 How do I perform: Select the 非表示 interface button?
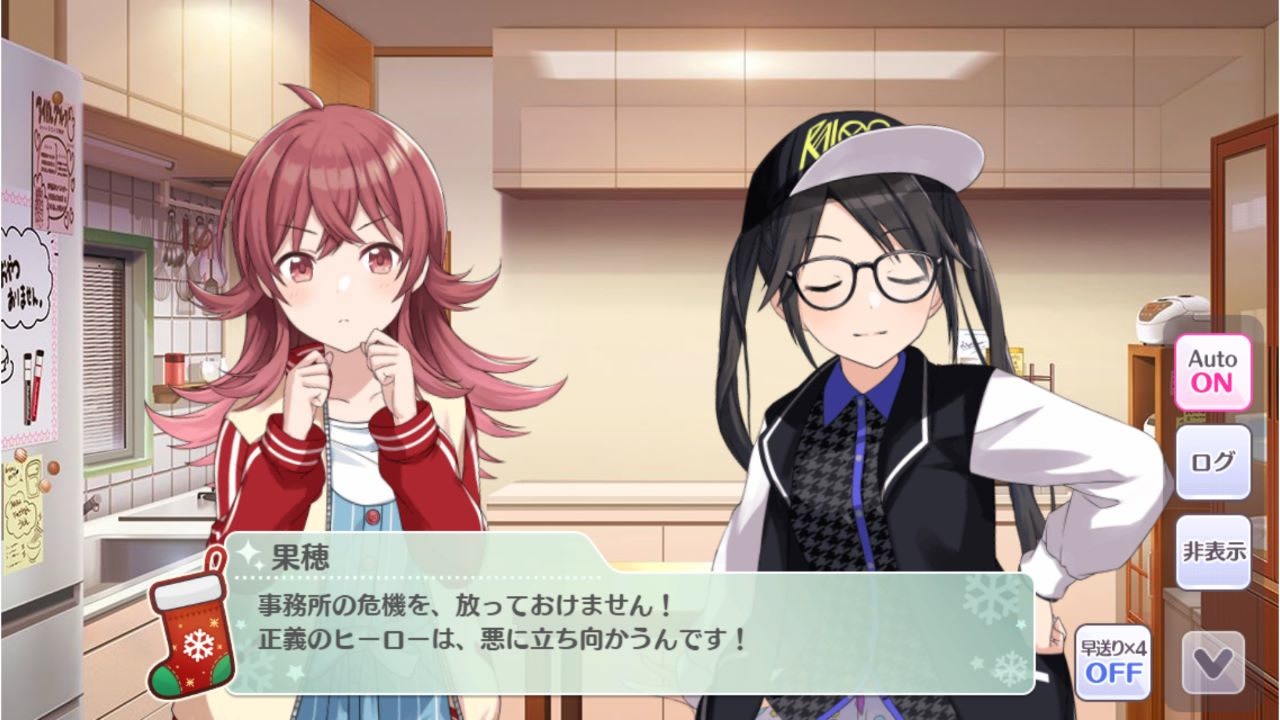click(1213, 551)
